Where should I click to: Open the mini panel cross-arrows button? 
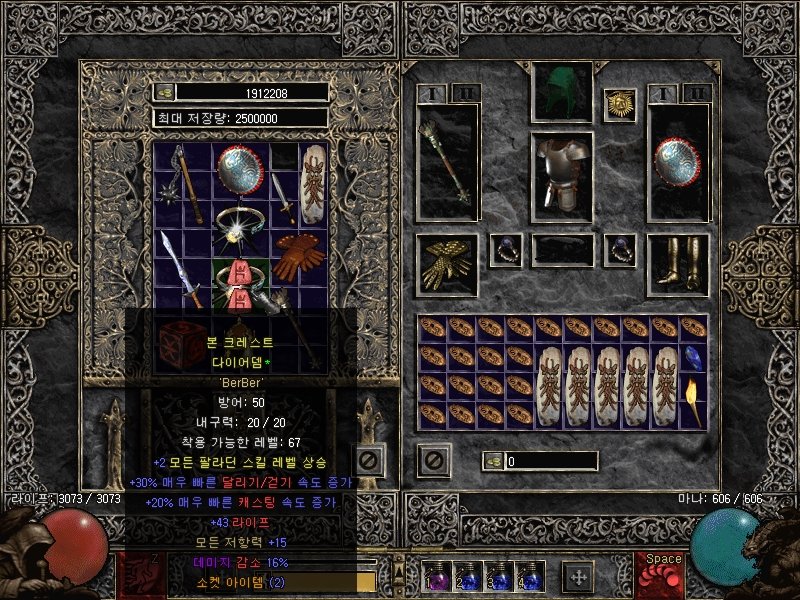point(577,575)
